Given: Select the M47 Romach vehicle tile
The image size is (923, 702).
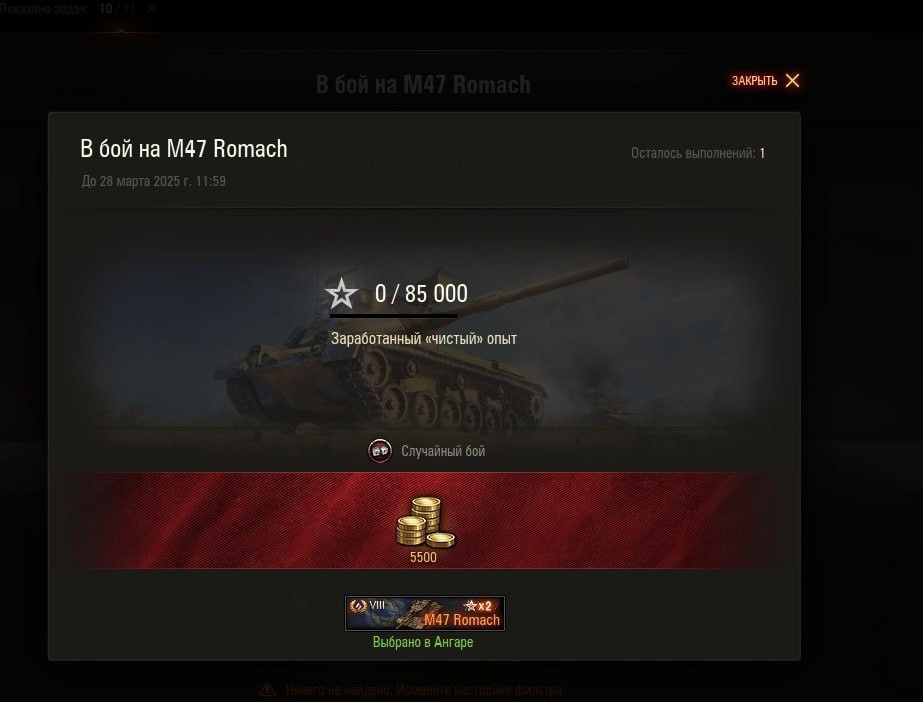Looking at the screenshot, I should (424, 613).
